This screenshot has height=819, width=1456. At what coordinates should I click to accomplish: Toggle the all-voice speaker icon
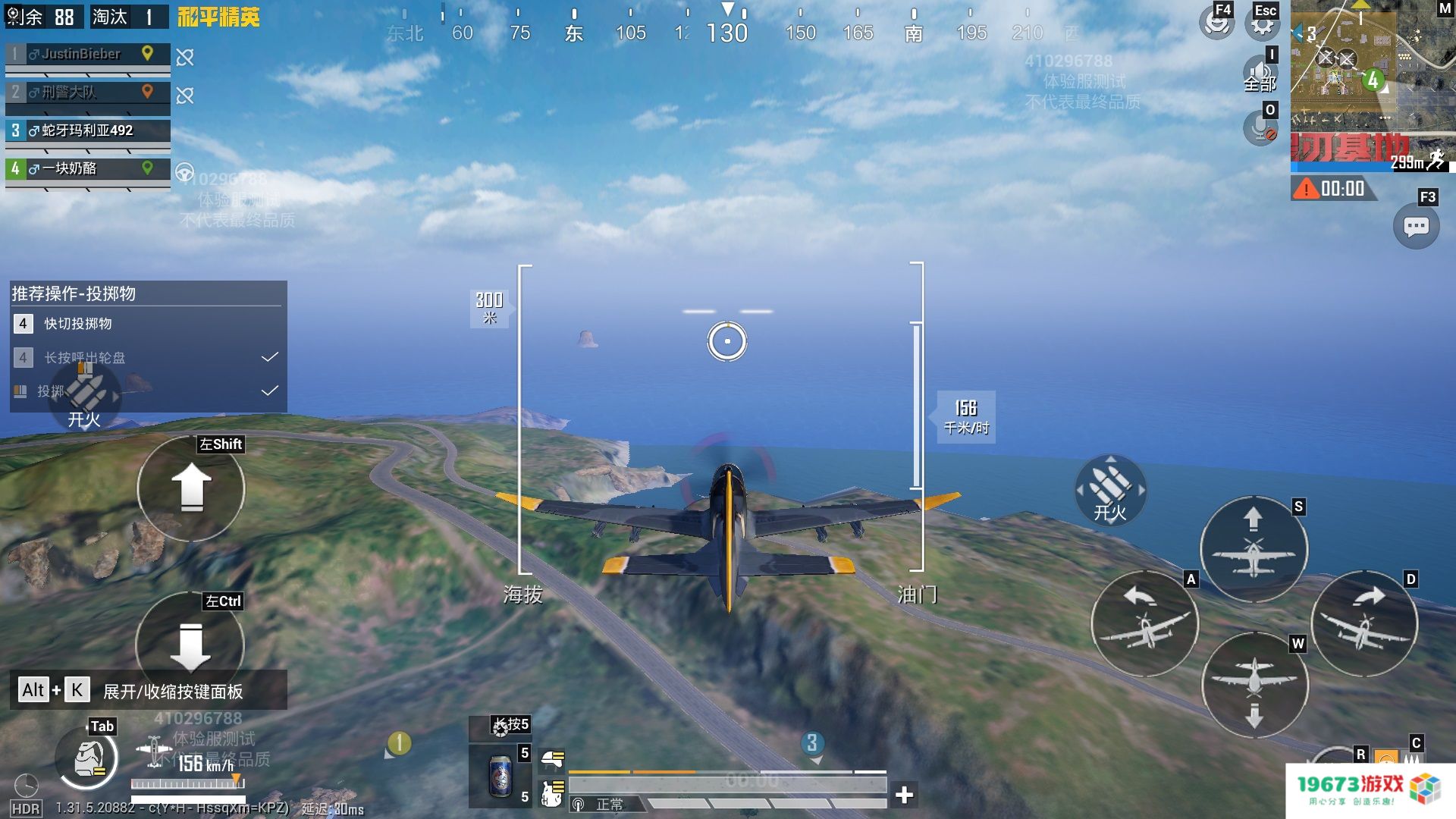1260,74
